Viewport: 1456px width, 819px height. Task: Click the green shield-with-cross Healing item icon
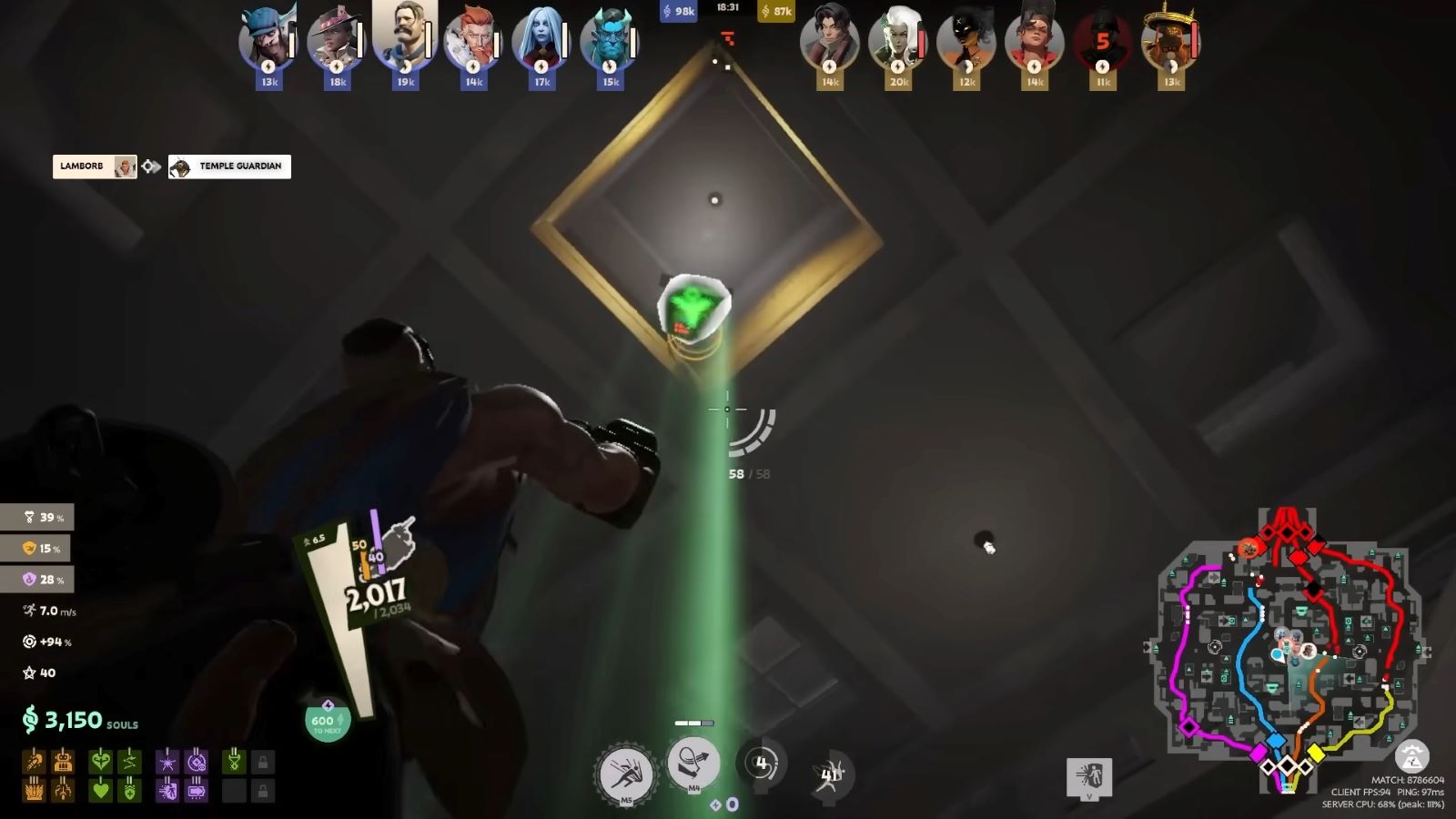coord(129,792)
